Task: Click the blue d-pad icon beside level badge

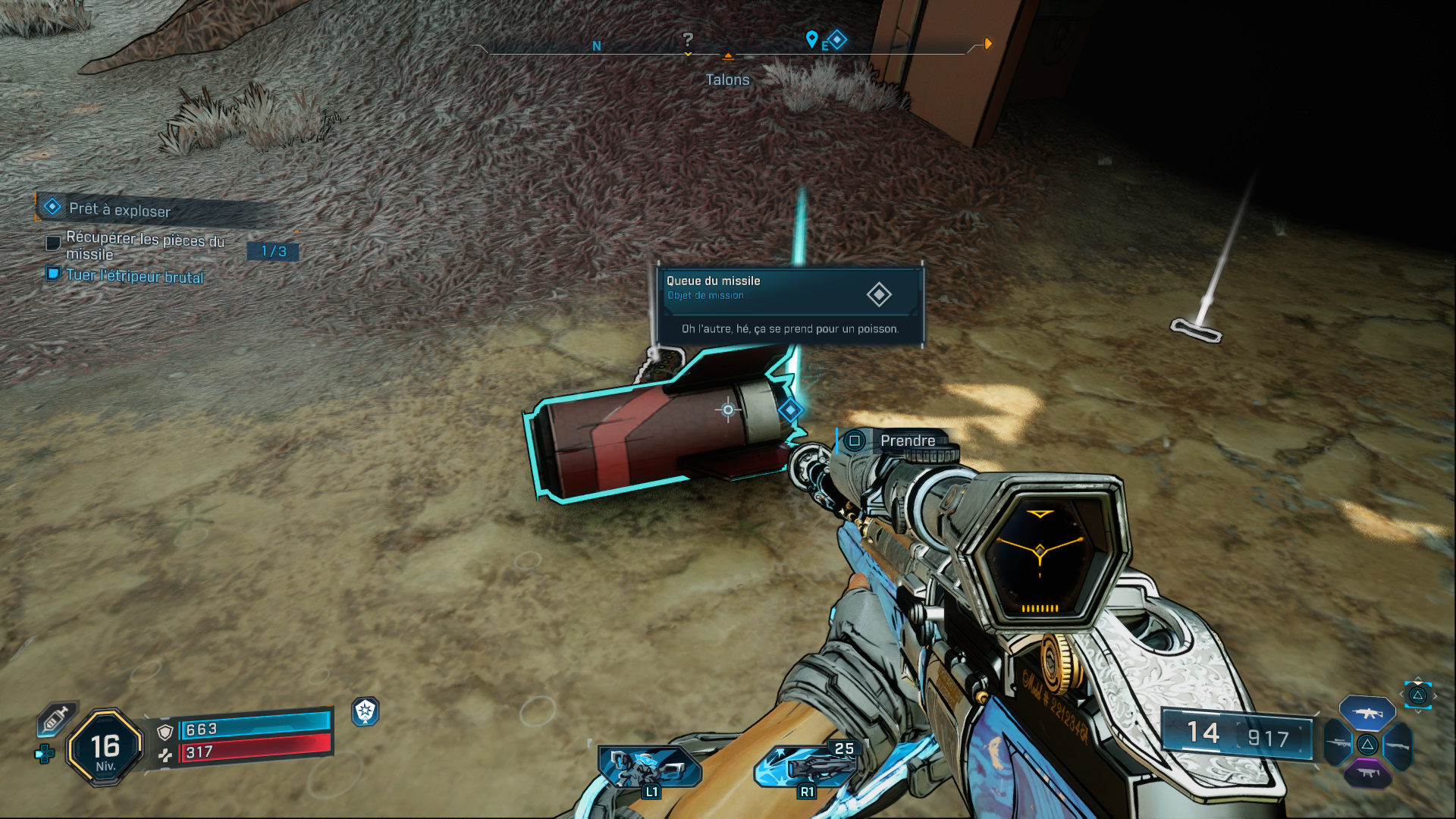Action: coord(45,754)
